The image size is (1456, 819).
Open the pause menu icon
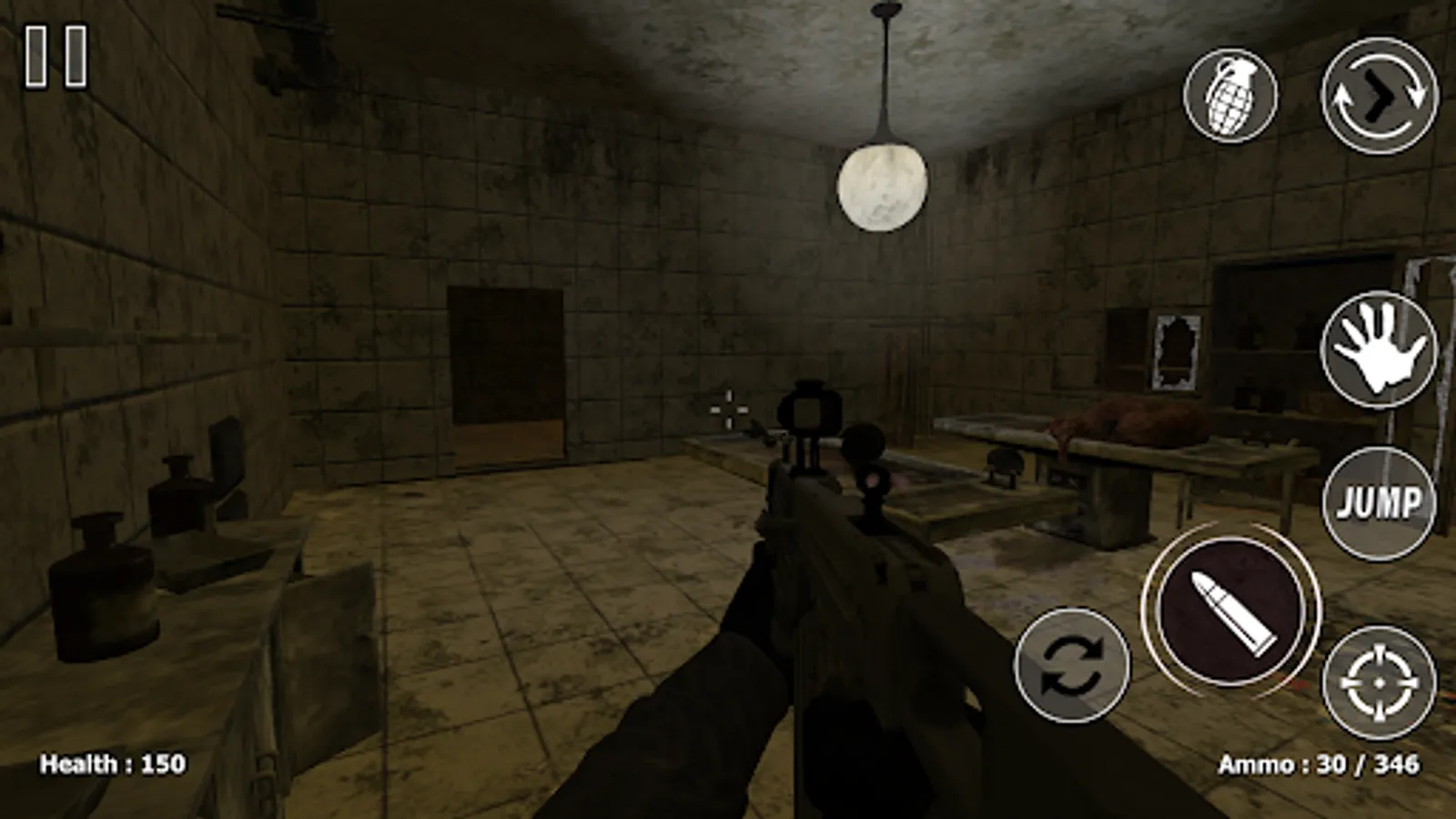[55, 55]
